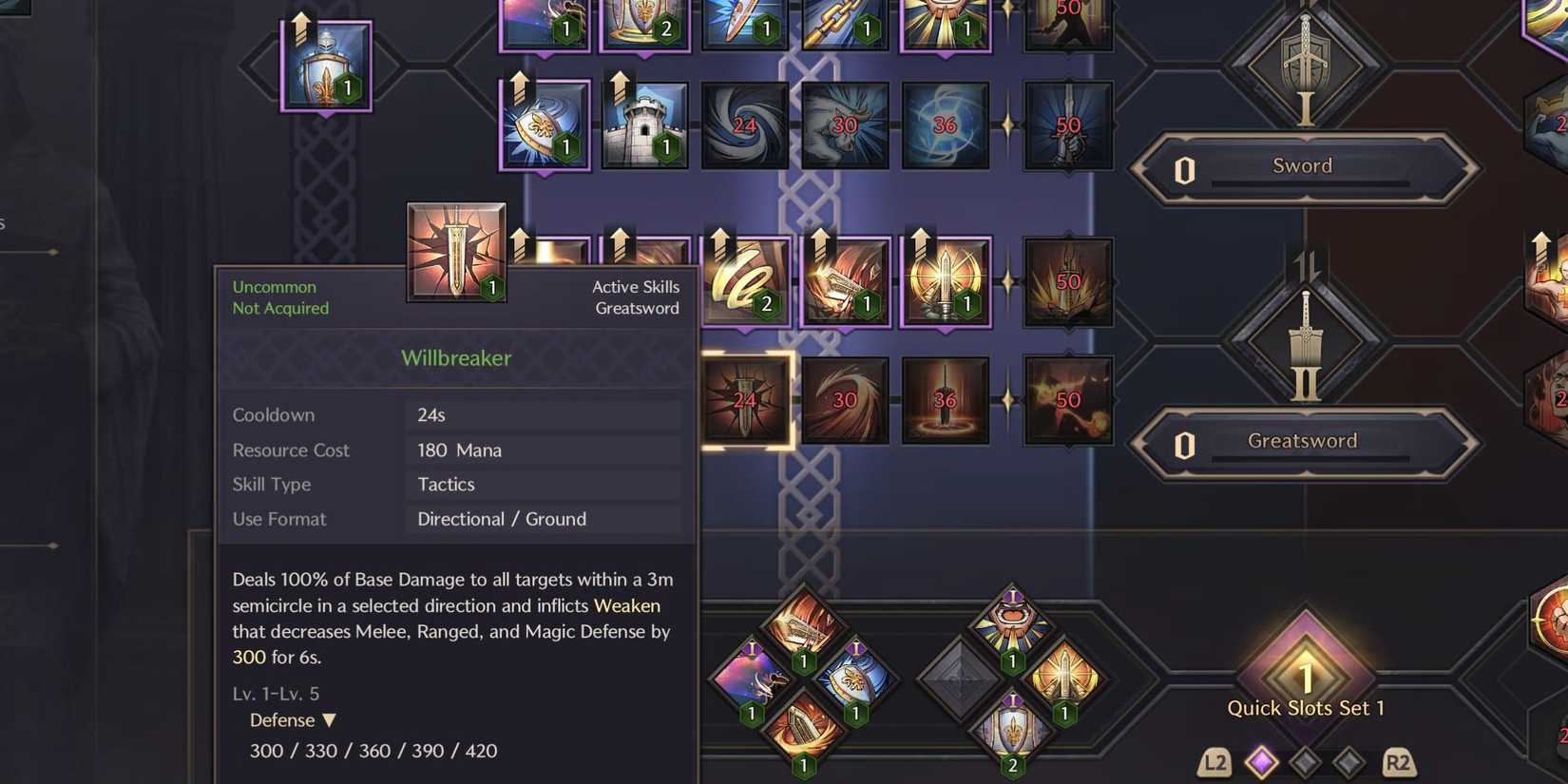The width and height of the screenshot is (1568, 784).
Task: Switch to the Active Skills Greatsword section
Action: click(637, 296)
